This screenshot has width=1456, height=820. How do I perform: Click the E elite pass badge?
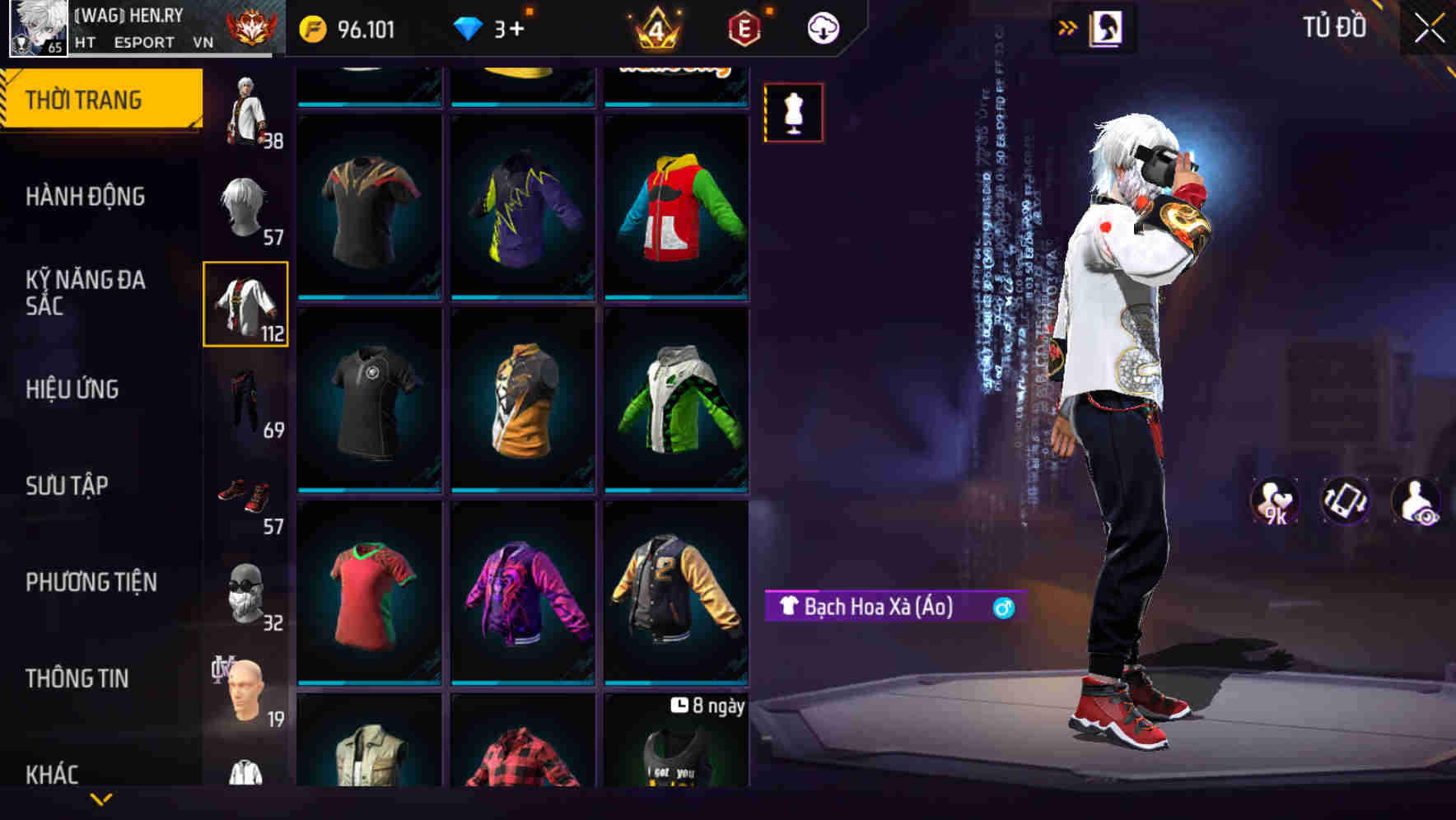click(744, 27)
